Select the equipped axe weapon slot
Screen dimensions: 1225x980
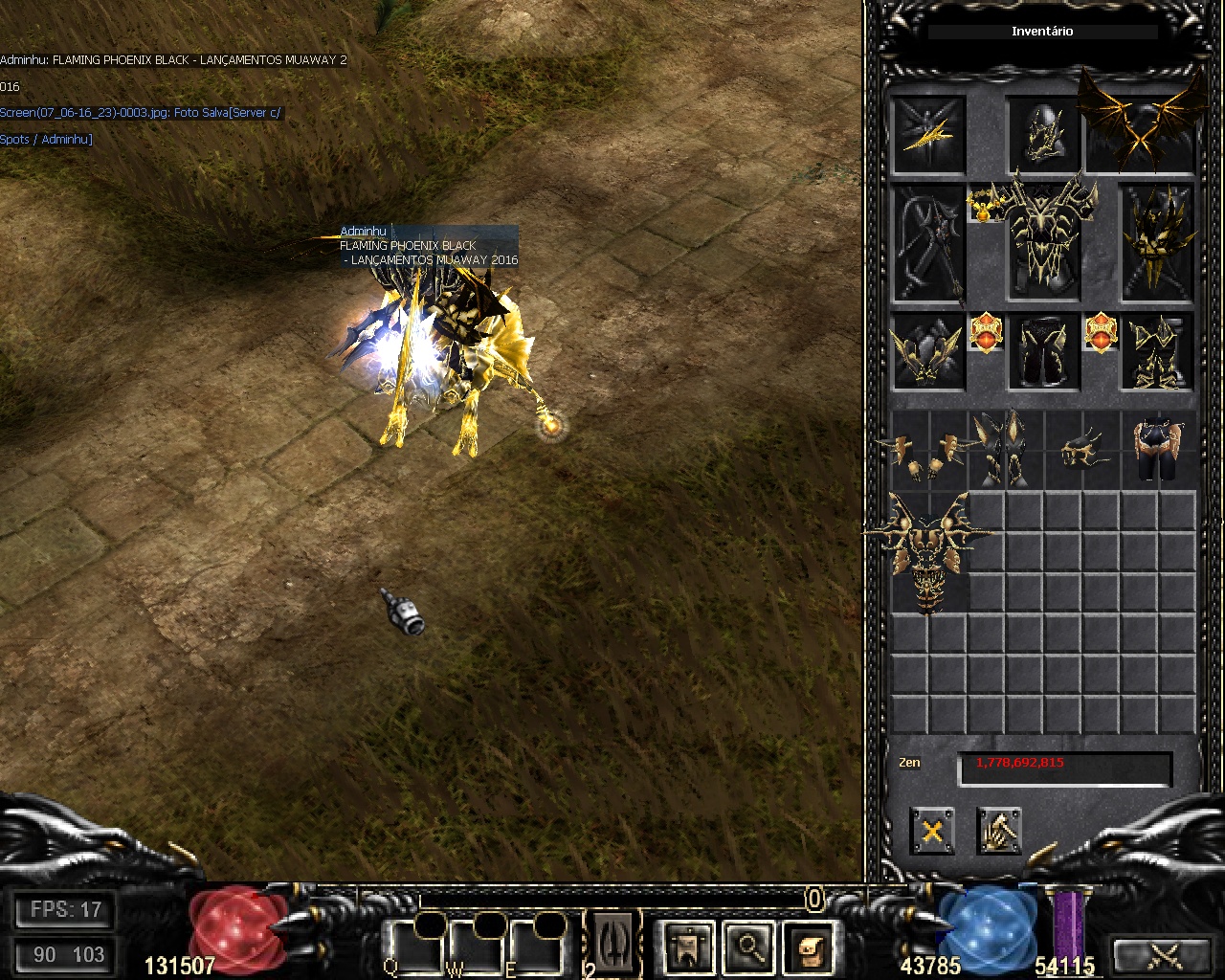pos(927,244)
